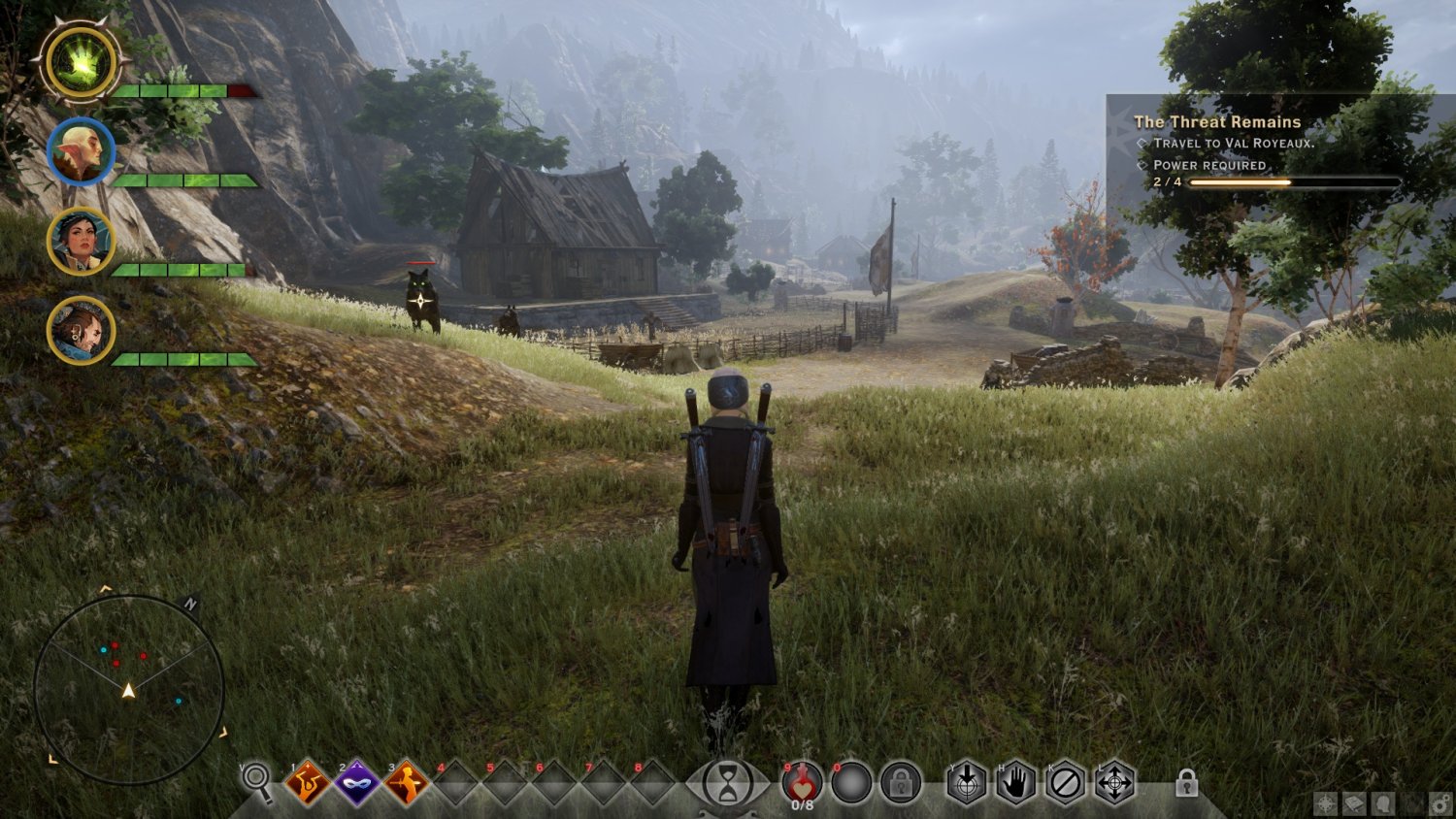
Task: Select the four-arrow move party command
Action: 1114,782
